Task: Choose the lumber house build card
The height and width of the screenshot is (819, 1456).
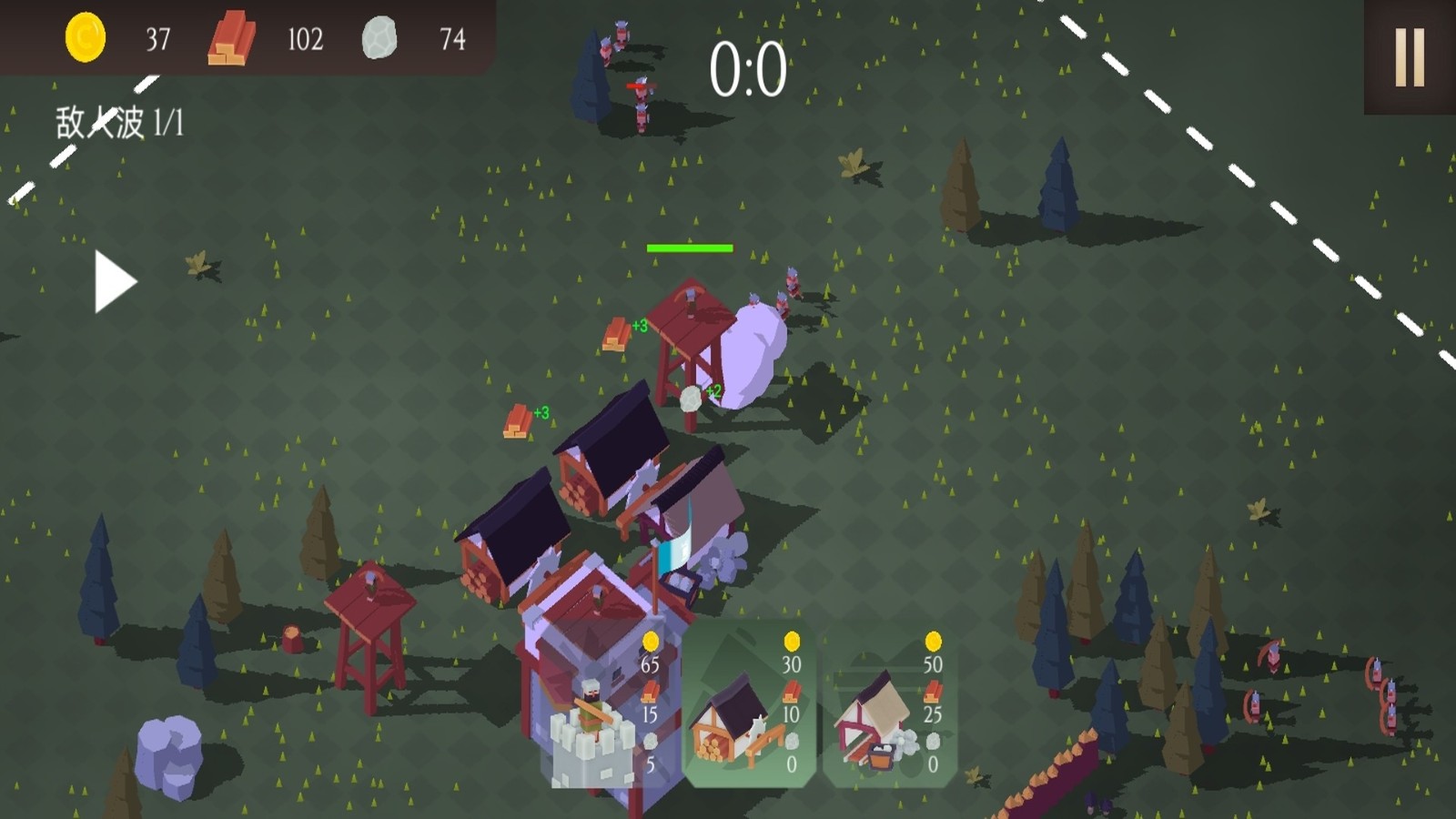Action: click(x=748, y=705)
